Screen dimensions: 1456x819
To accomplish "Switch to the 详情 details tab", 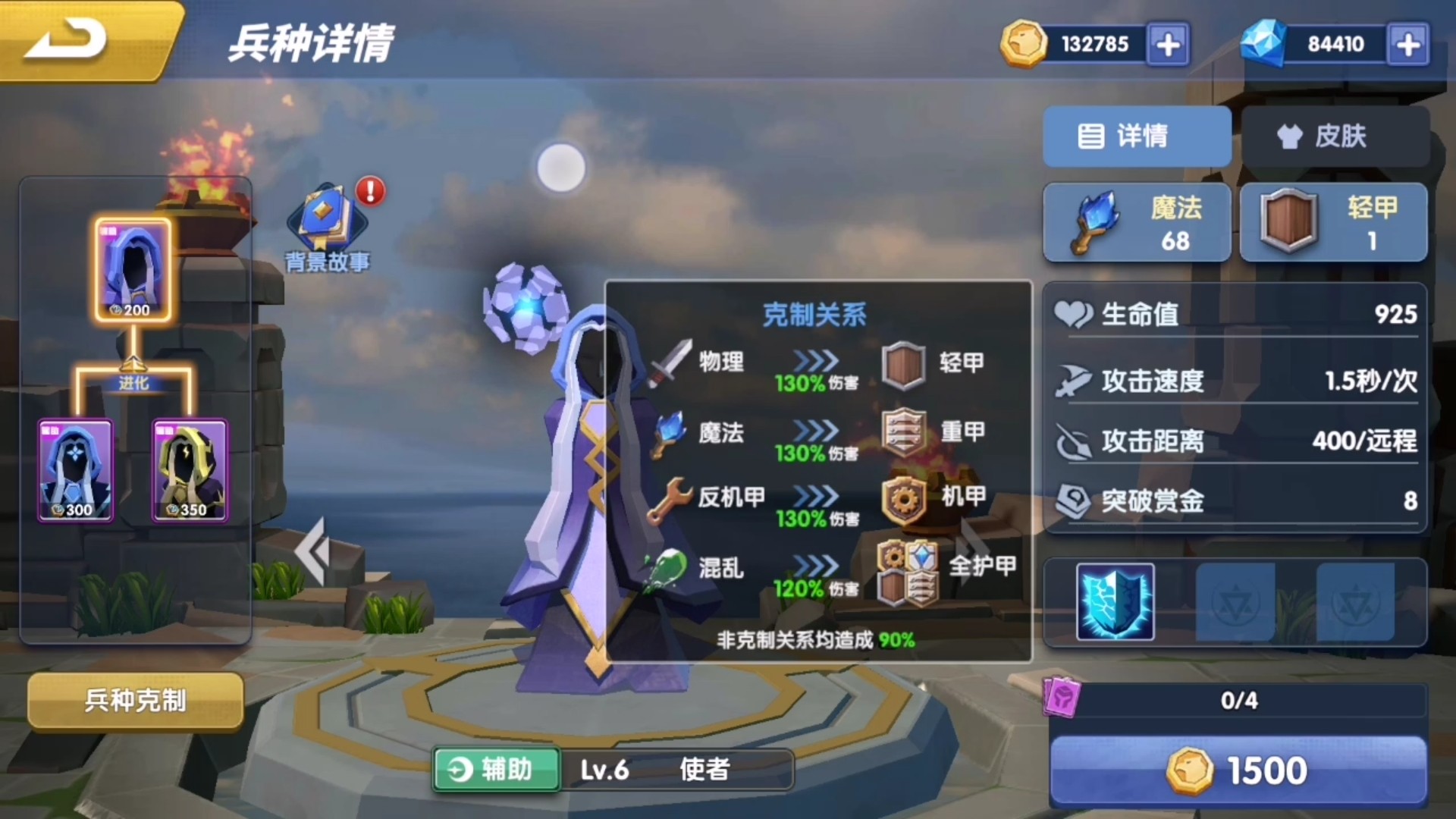I will tap(1136, 136).
